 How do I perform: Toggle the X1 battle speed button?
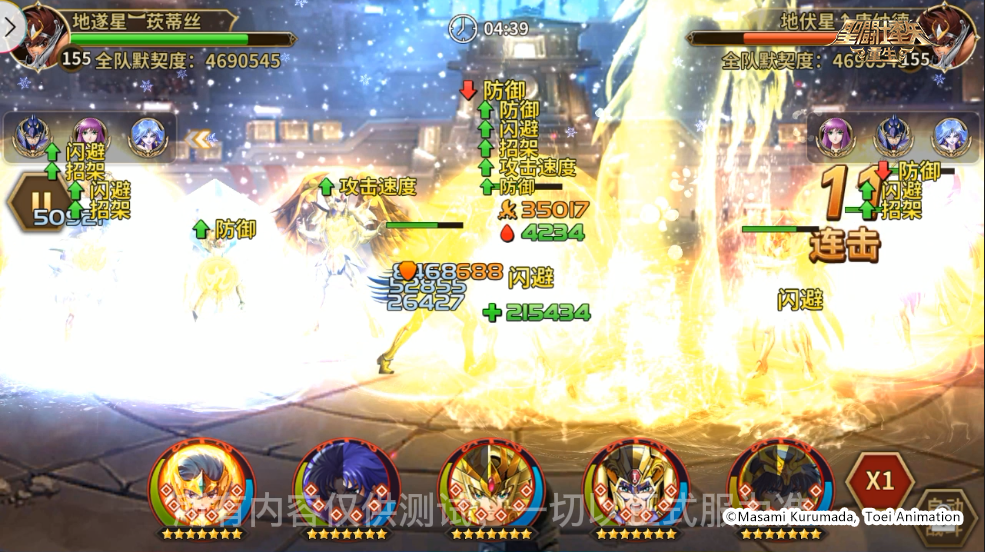click(879, 481)
